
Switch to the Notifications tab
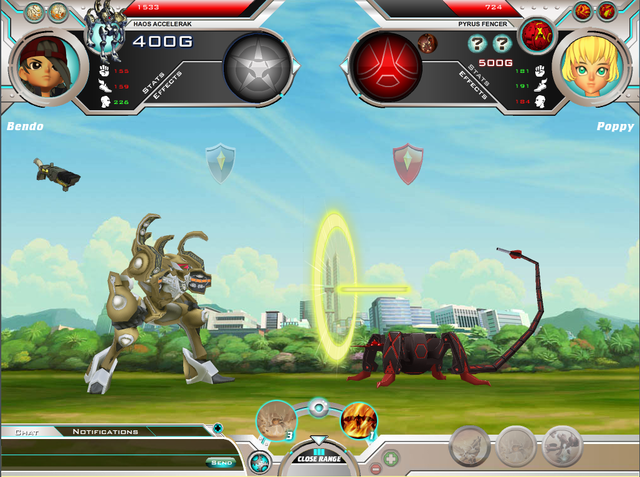coord(104,432)
